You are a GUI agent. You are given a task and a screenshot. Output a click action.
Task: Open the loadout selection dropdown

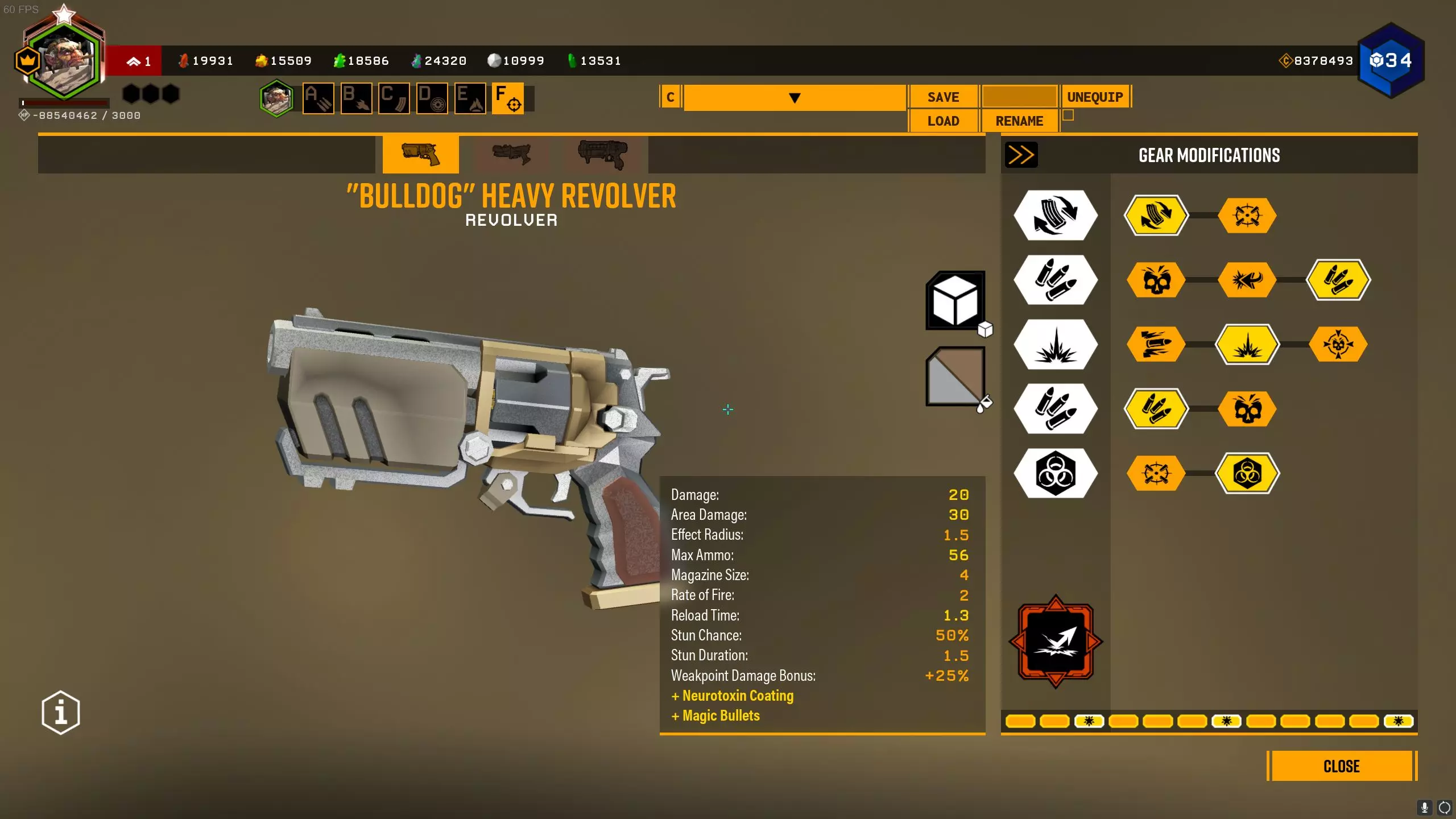coord(794,98)
